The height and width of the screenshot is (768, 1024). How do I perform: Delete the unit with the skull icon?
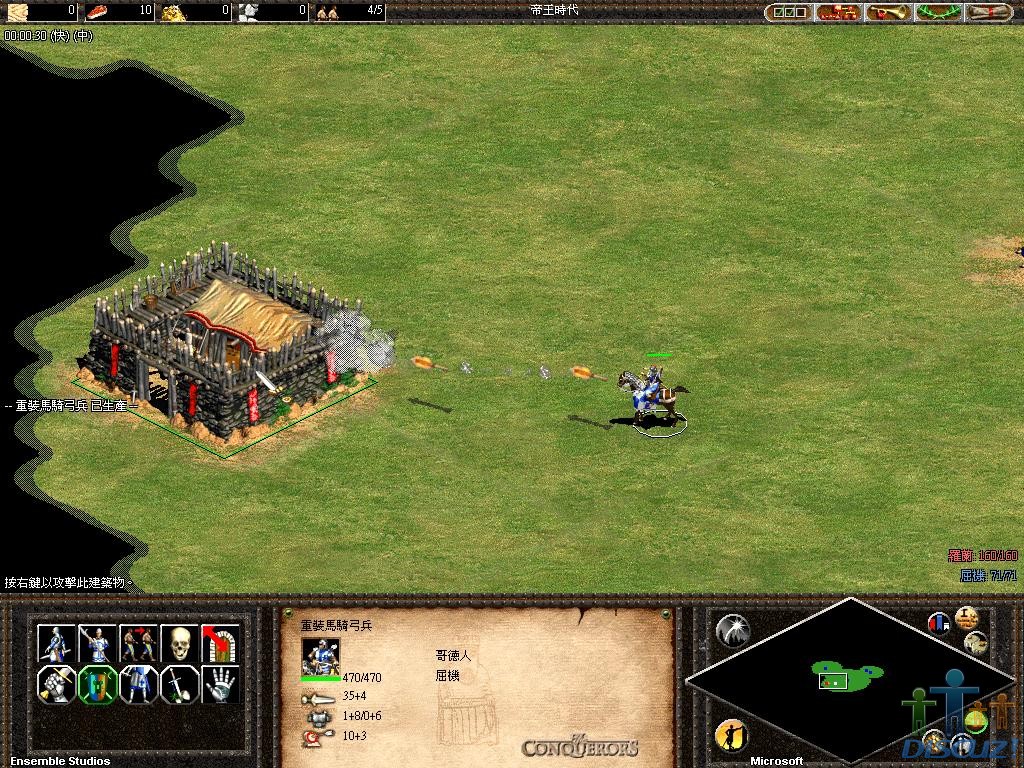179,643
